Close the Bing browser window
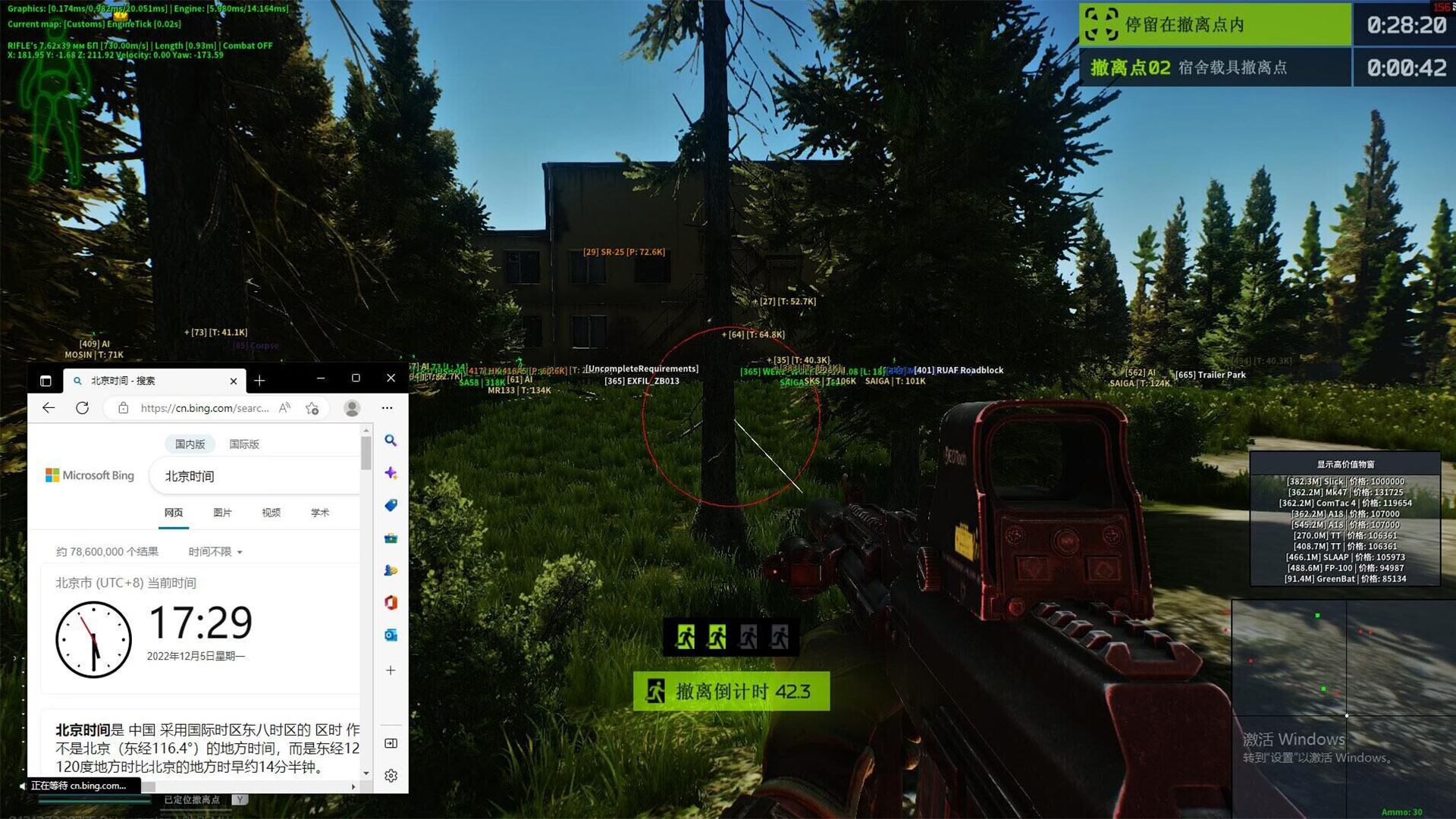The image size is (1456, 819). (x=391, y=378)
